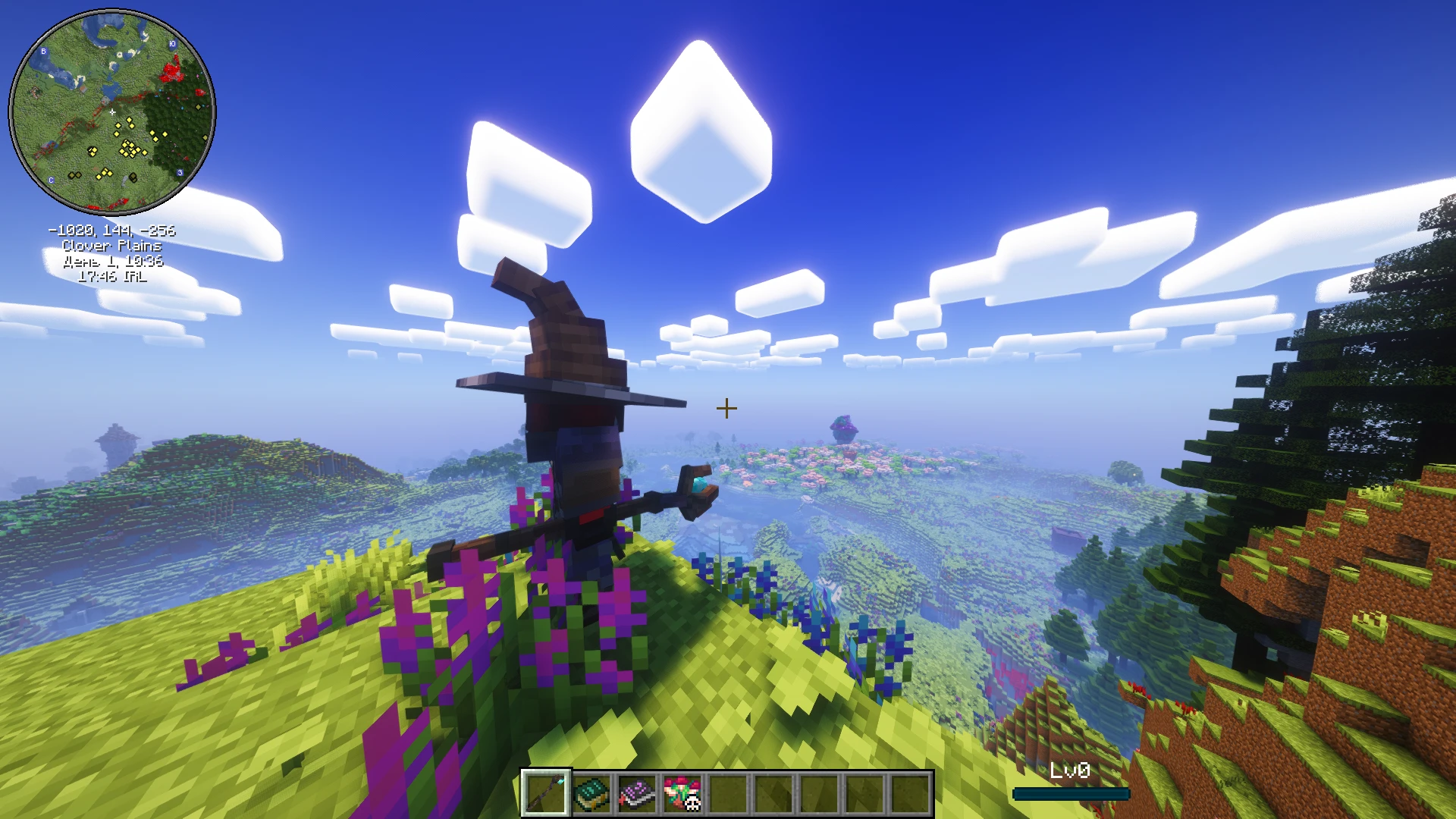Click the "17:46 IRL" clock text
The width and height of the screenshot is (1456, 819).
(111, 277)
